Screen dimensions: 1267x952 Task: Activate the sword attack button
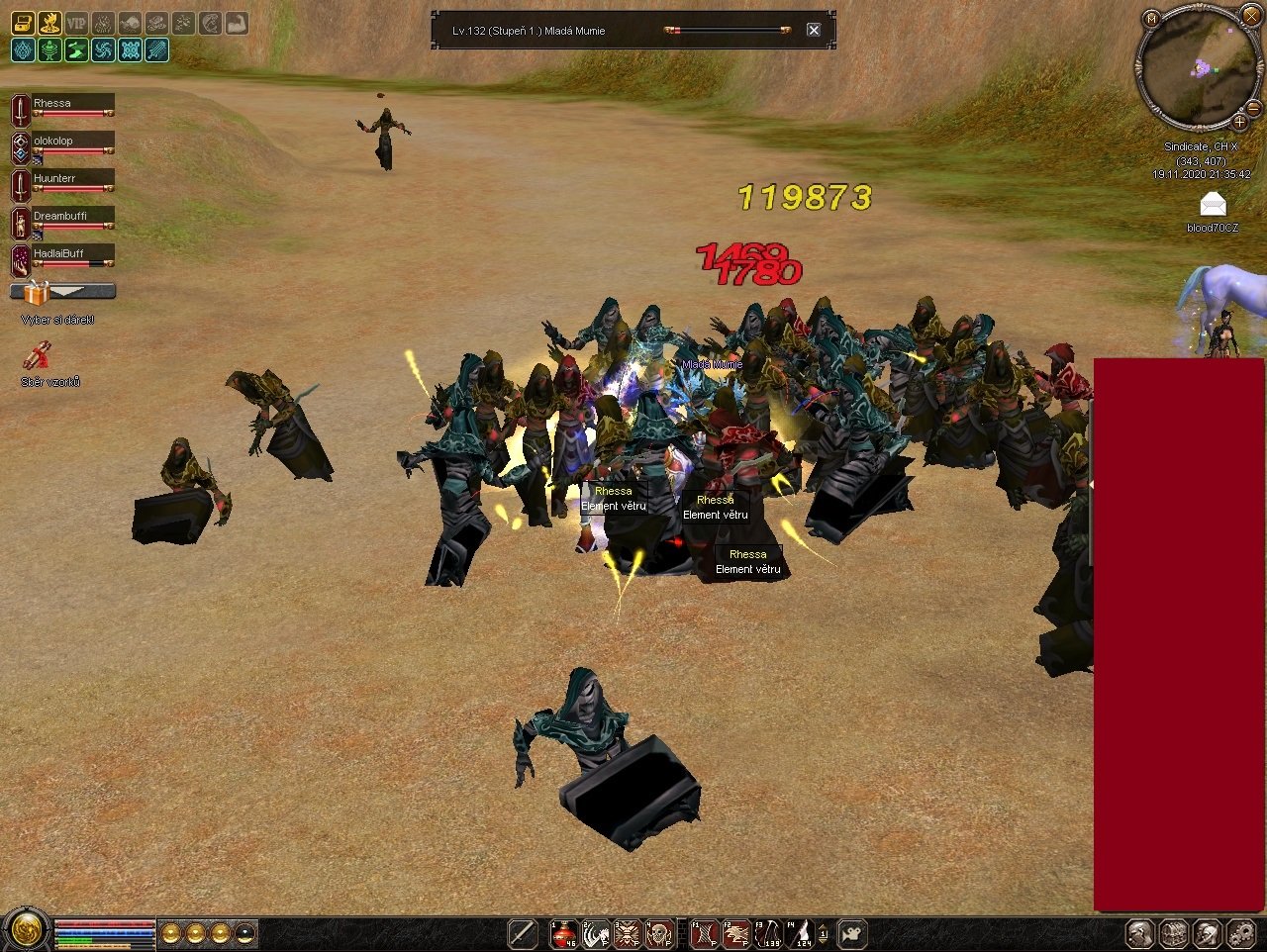(523, 933)
